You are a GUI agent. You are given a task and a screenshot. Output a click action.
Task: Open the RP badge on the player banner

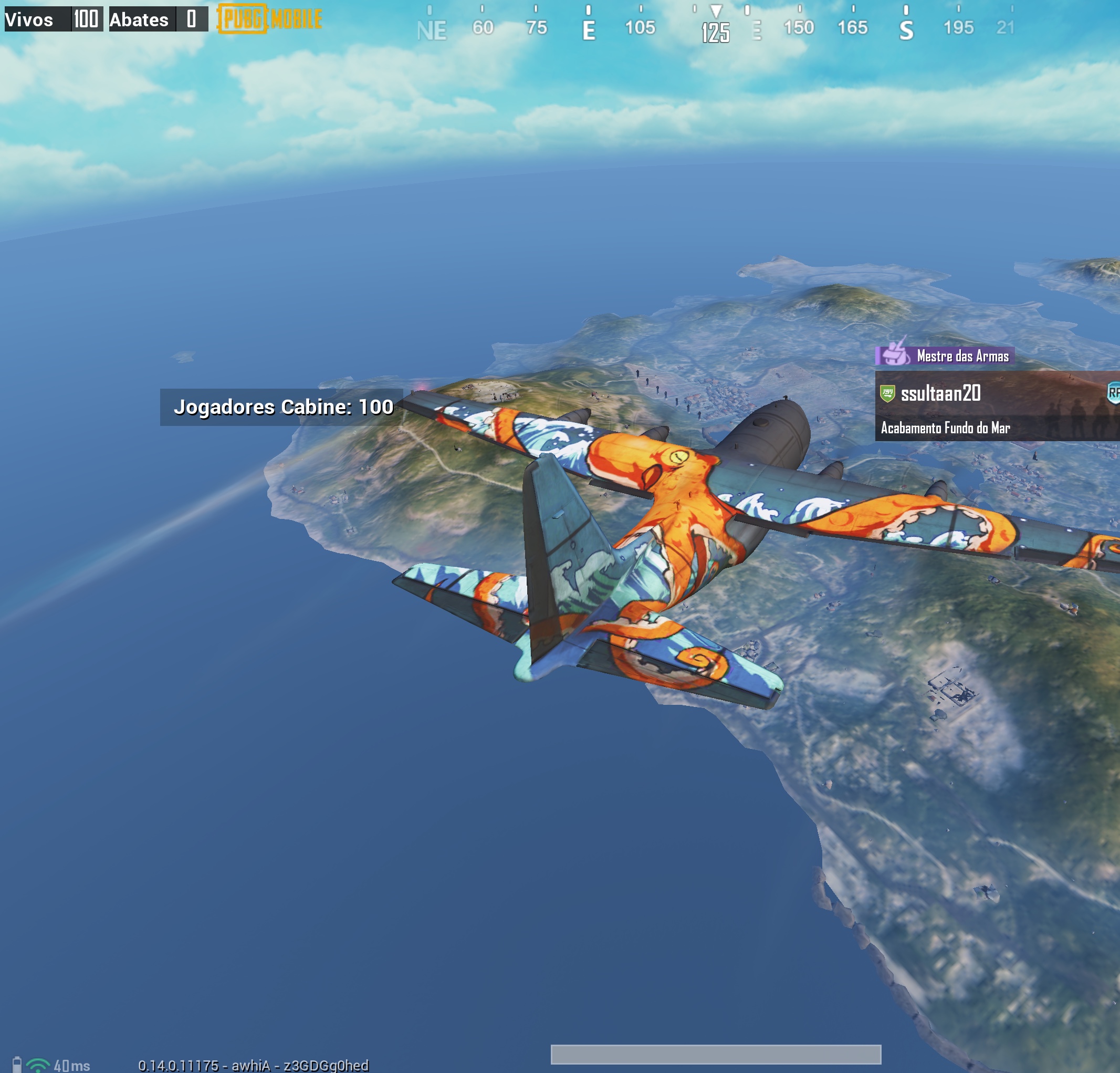point(1114,393)
